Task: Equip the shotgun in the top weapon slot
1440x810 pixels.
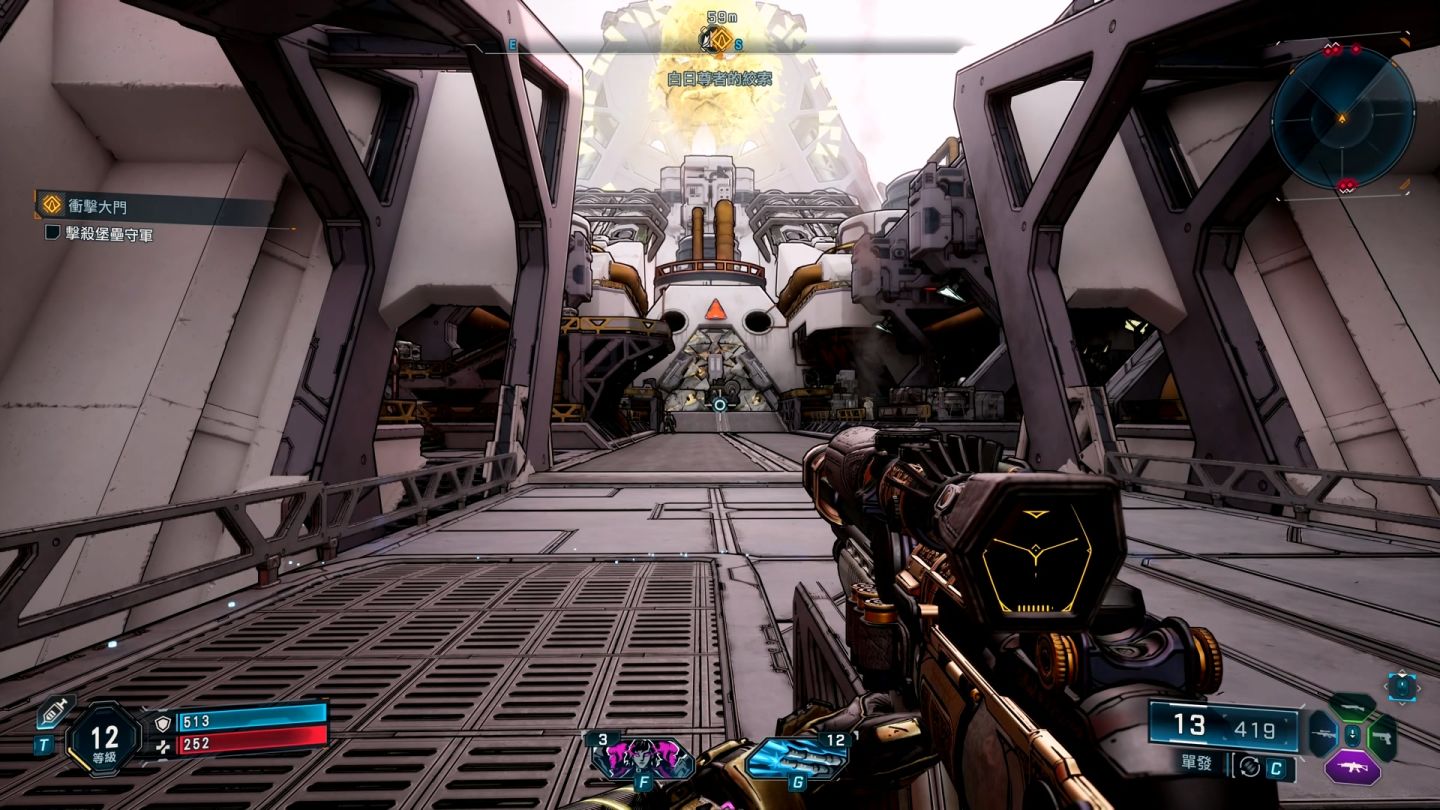Action: click(x=1352, y=706)
